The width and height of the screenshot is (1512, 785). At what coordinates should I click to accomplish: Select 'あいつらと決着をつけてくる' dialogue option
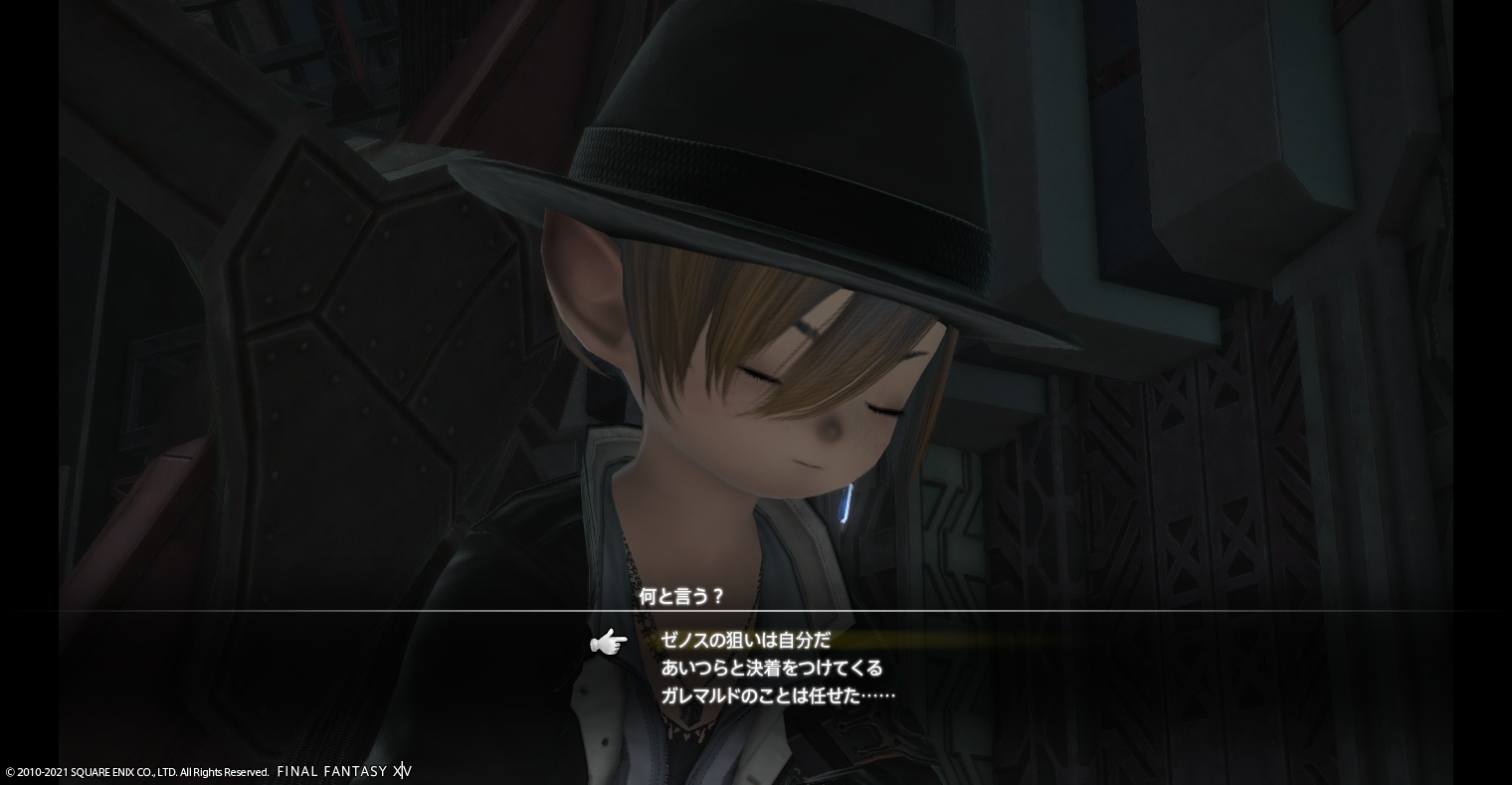[x=771, y=668]
